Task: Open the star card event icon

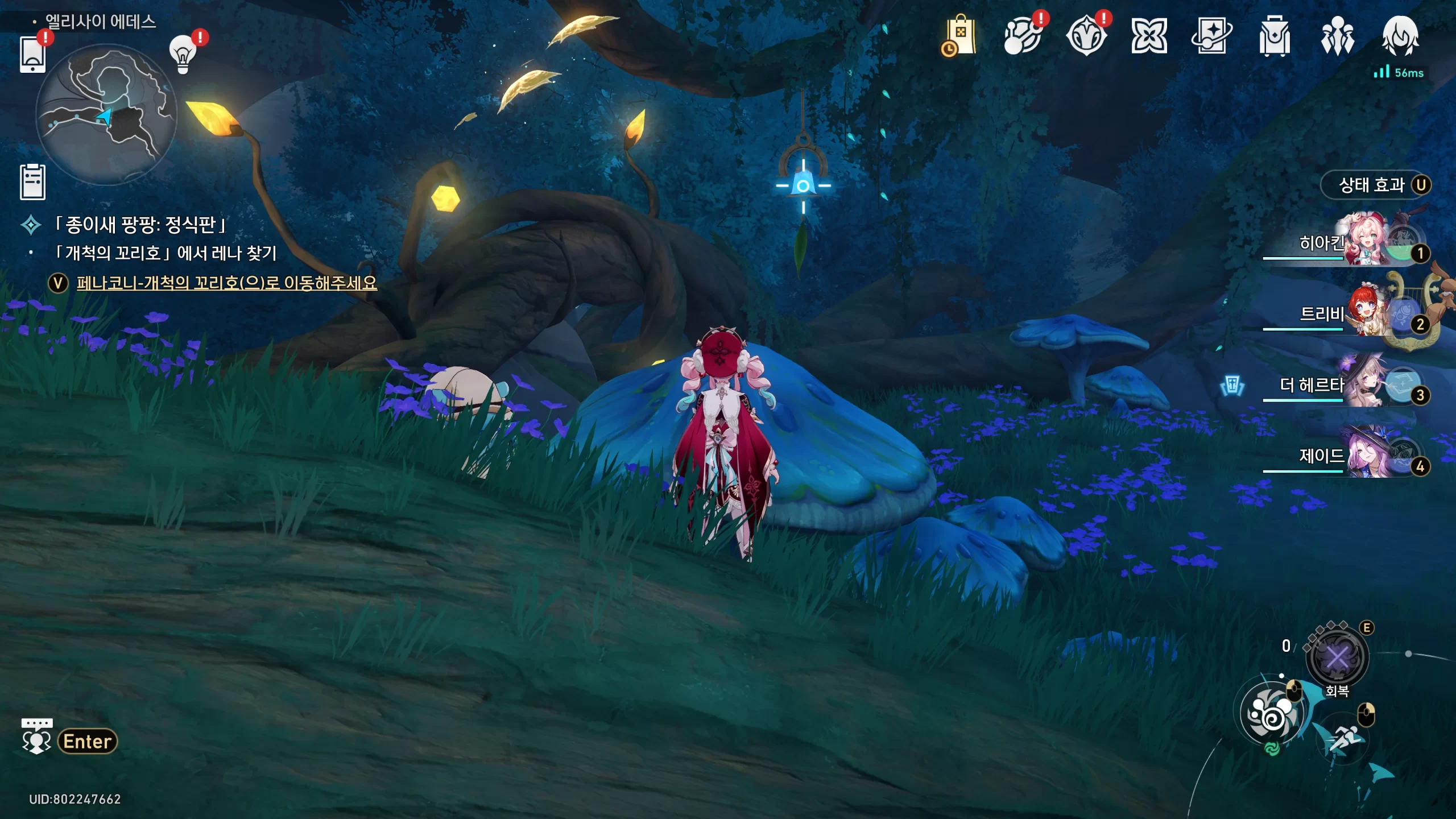Action: click(1211, 36)
